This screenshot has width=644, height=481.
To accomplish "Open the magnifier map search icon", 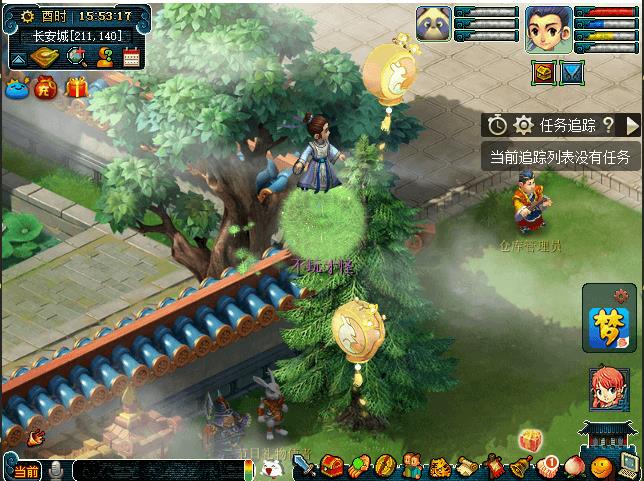I will tap(76, 57).
